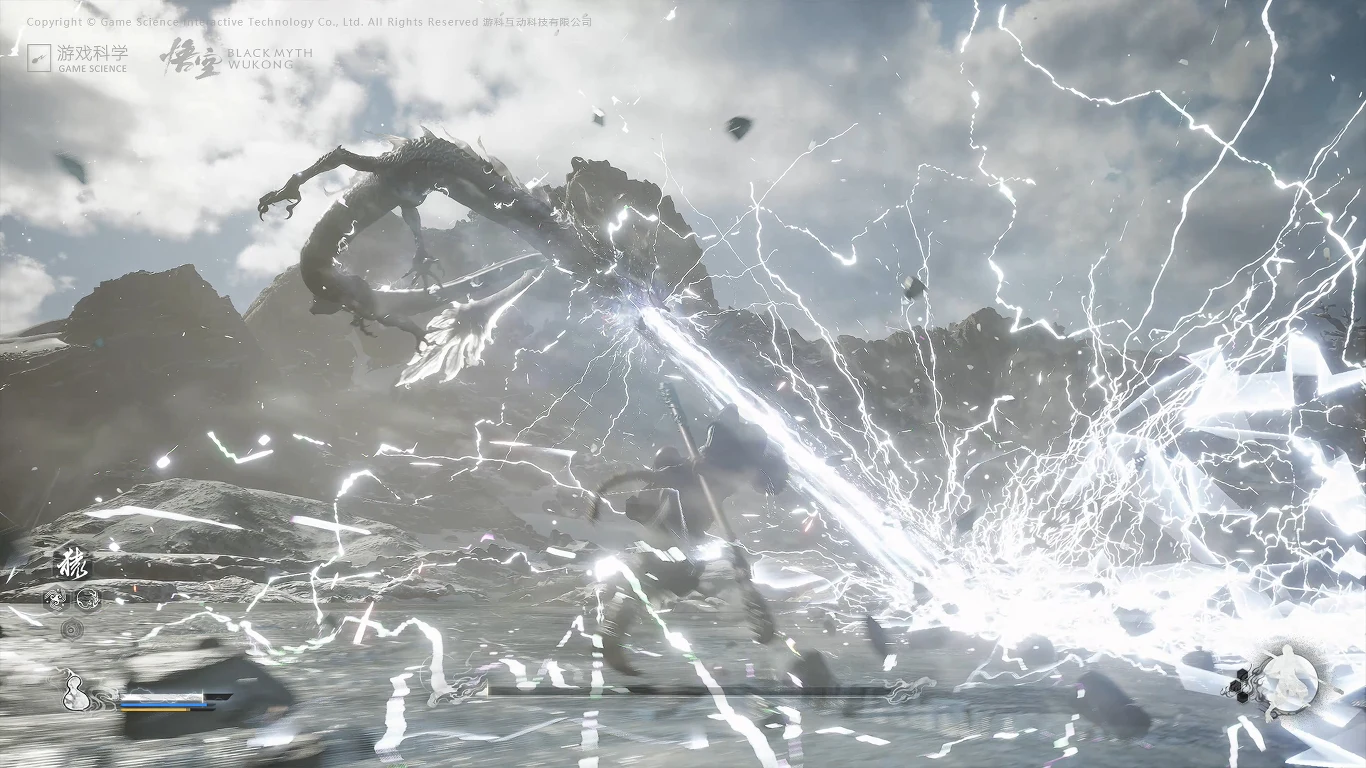Click the GAME SCIENCE wordmark
This screenshot has height=768, width=1366.
[x=95, y=70]
